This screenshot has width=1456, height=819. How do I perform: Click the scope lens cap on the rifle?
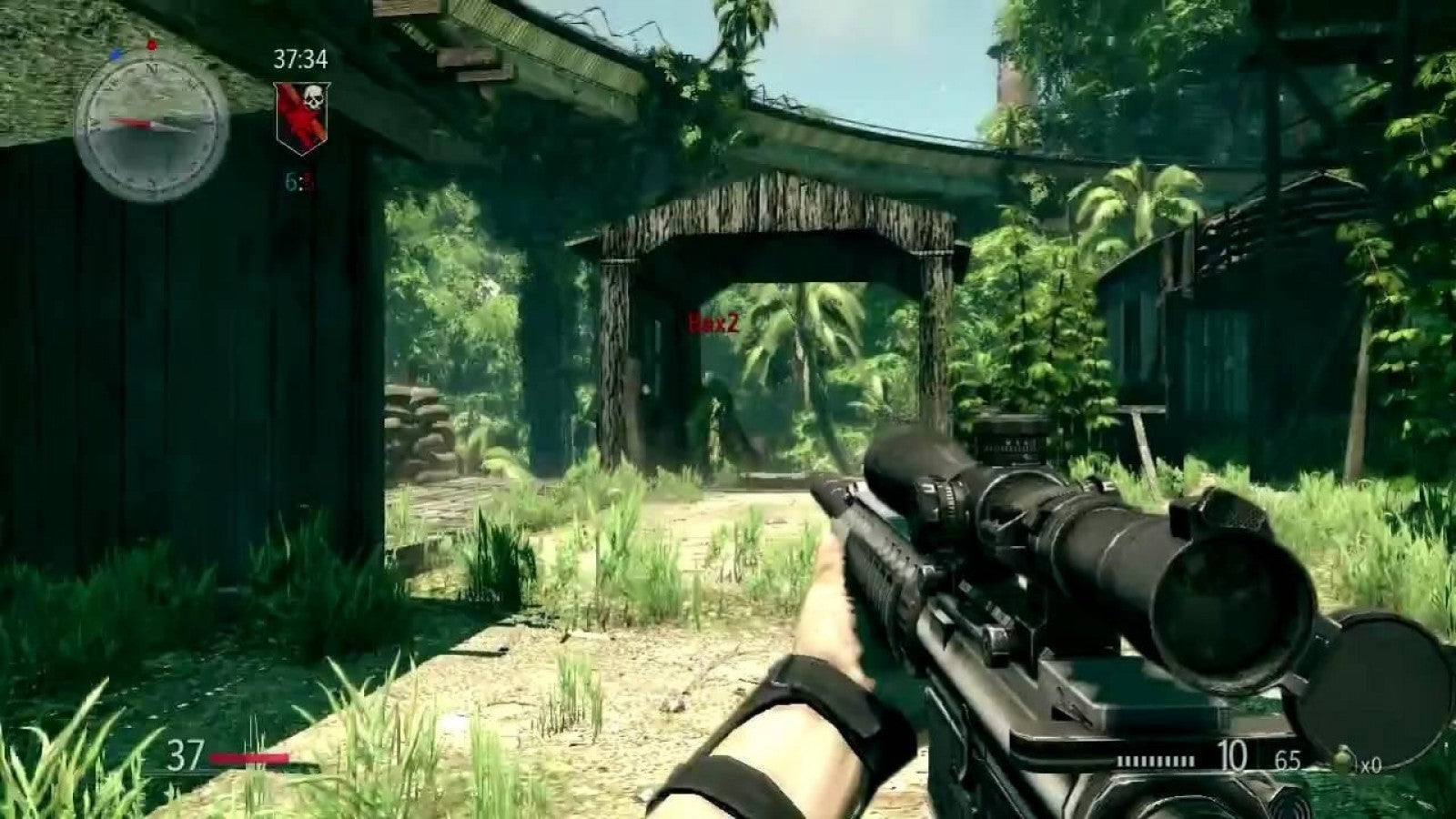pos(1374,687)
